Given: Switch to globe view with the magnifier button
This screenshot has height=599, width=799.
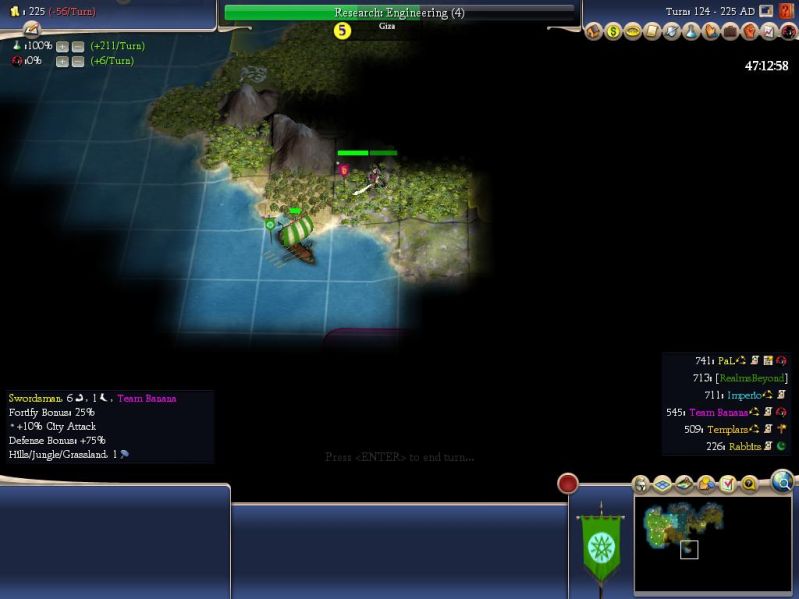Looking at the screenshot, I should [x=782, y=483].
